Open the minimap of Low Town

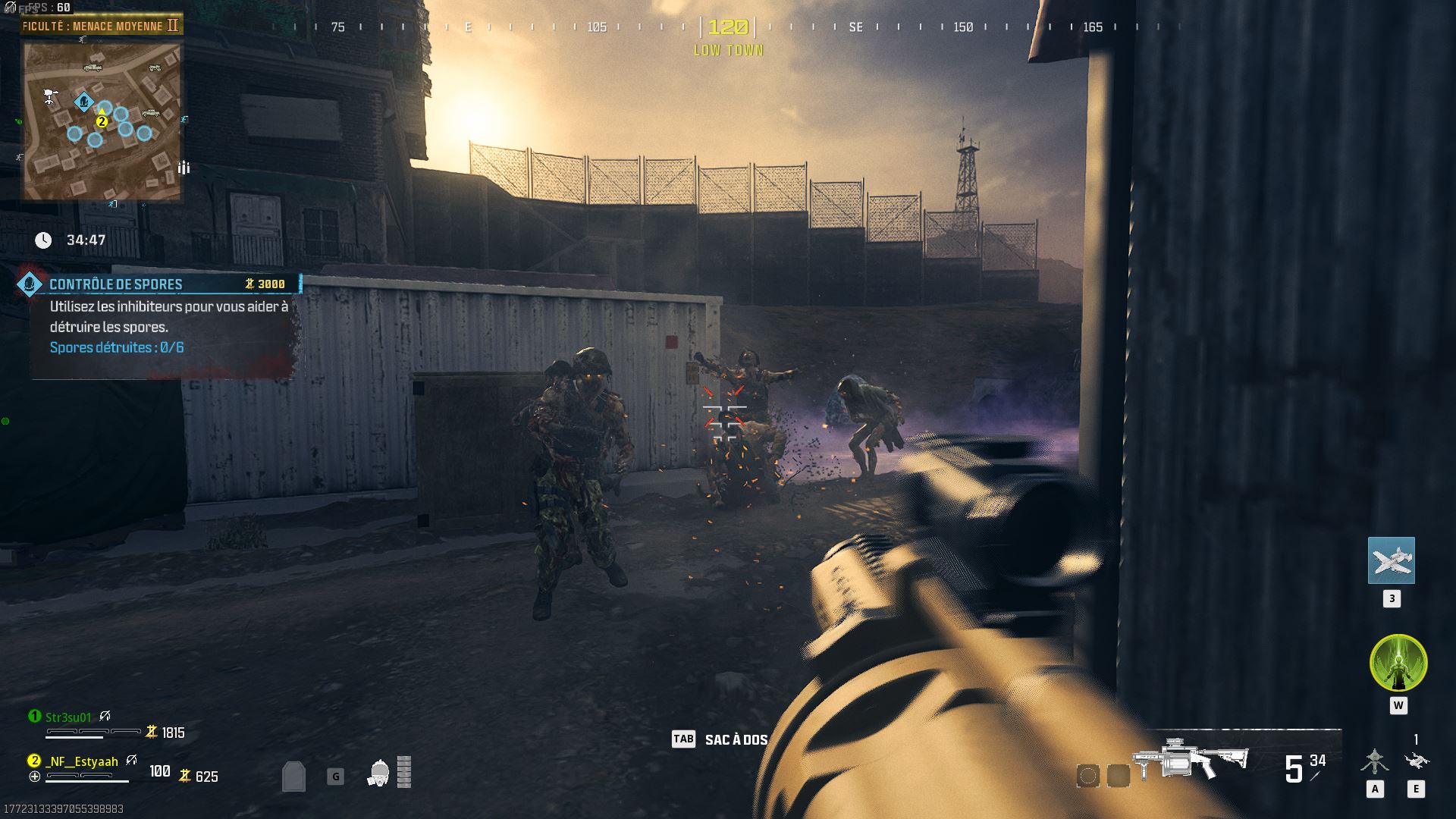coord(102,121)
